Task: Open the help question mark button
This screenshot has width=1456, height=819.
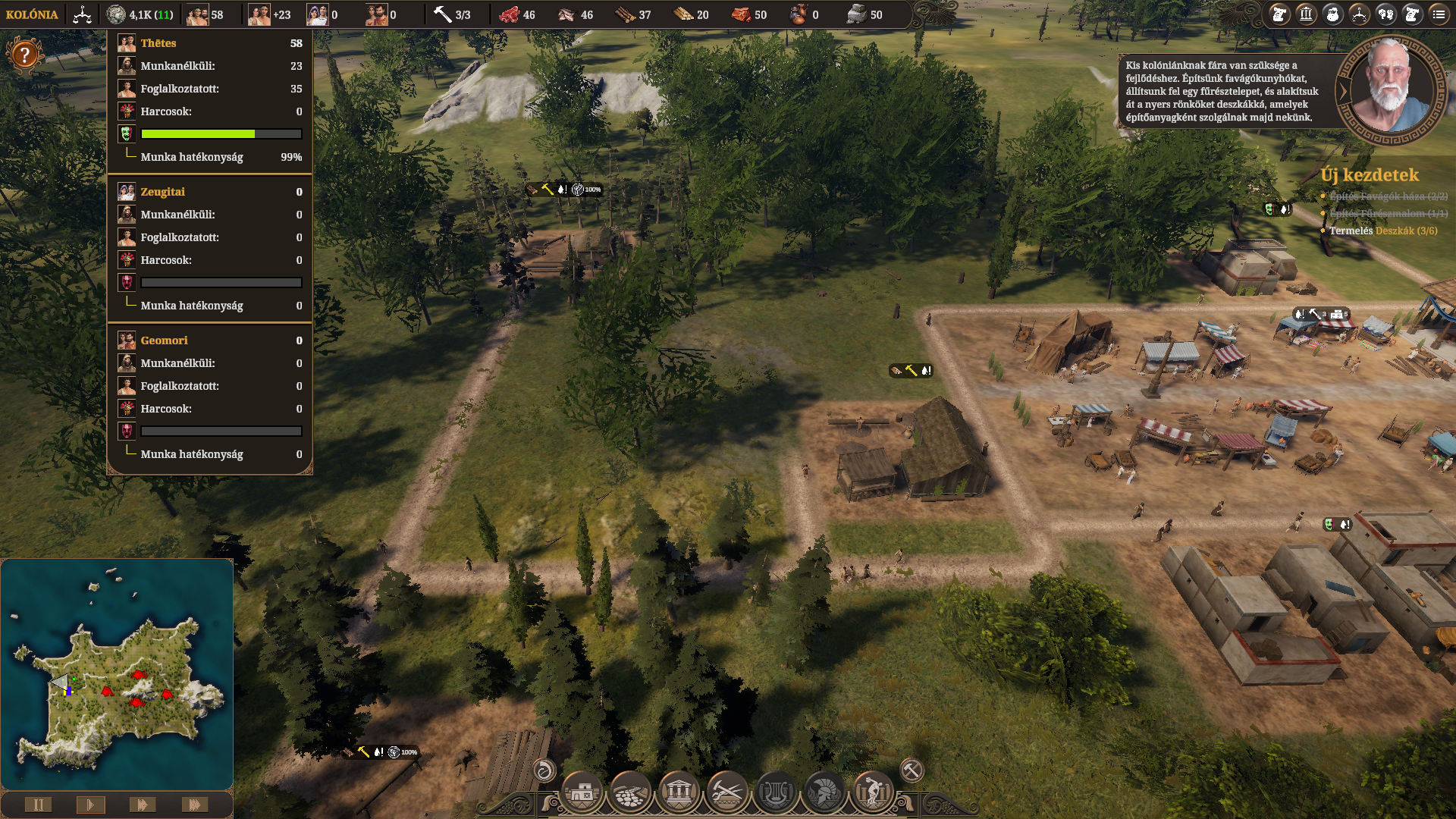Action: coord(24,55)
